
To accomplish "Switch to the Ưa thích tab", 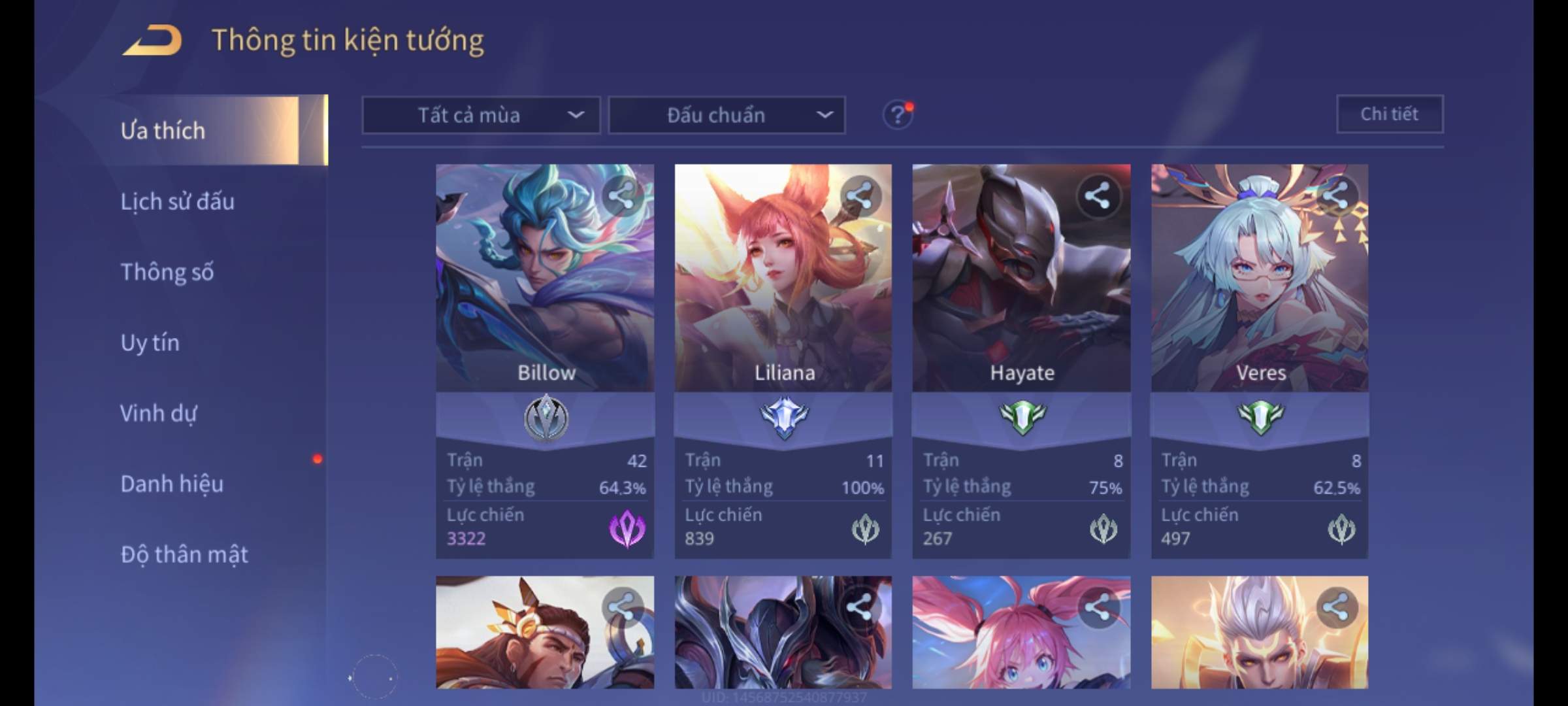I will (163, 131).
